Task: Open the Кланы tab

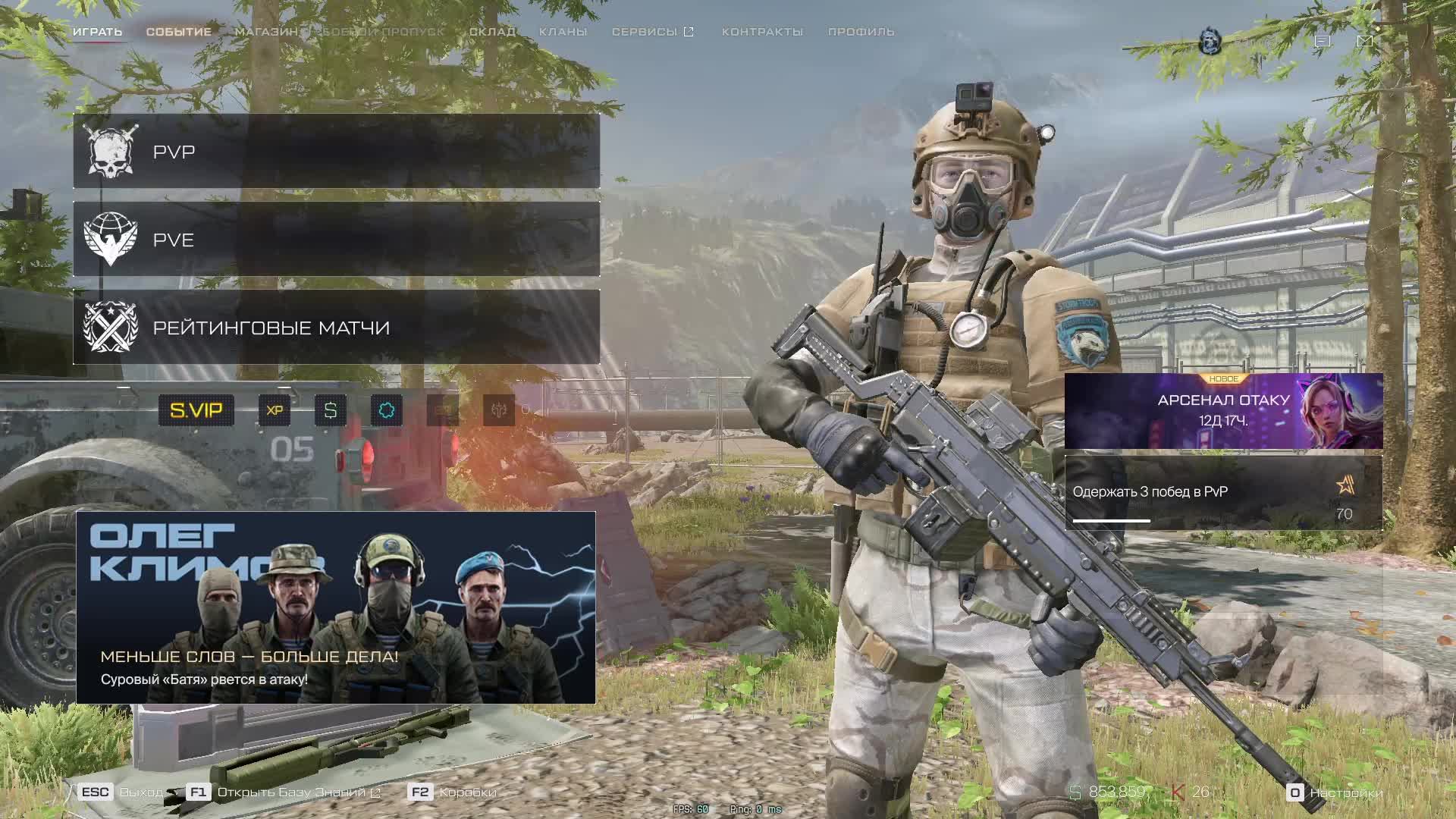Action: coord(563,32)
